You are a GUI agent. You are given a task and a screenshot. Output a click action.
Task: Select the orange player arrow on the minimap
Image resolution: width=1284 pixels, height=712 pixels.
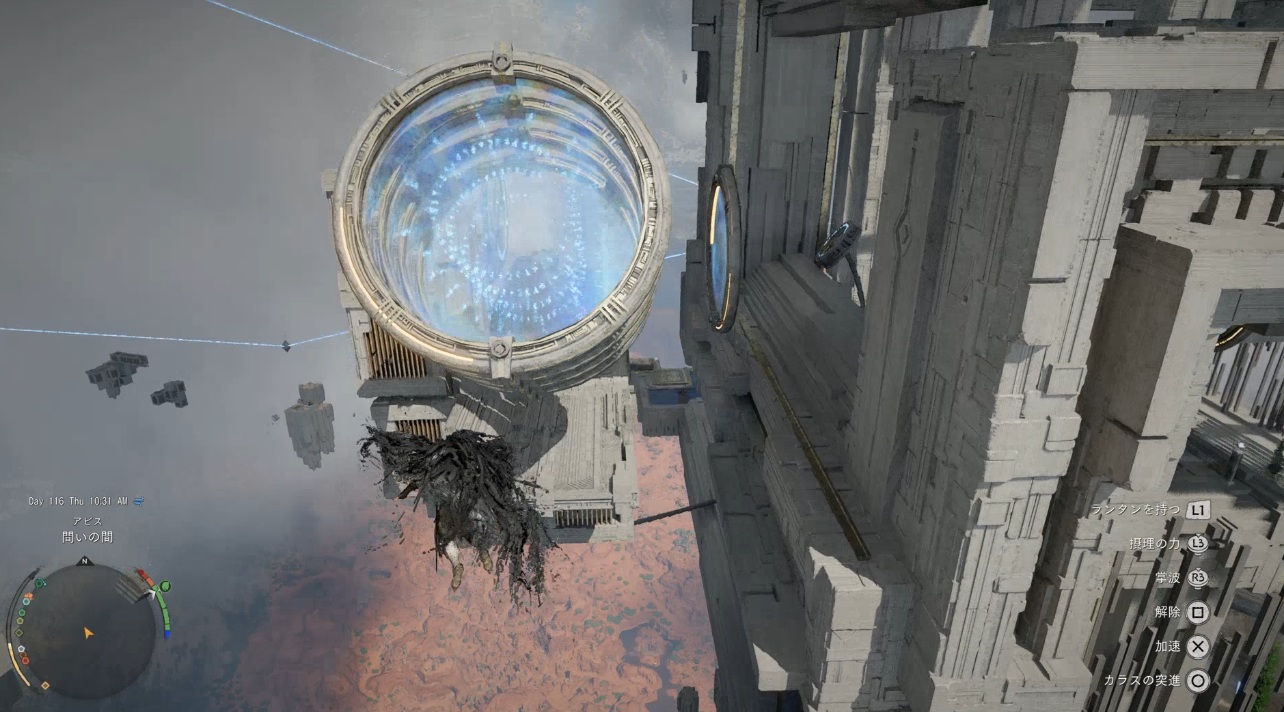[x=88, y=633]
